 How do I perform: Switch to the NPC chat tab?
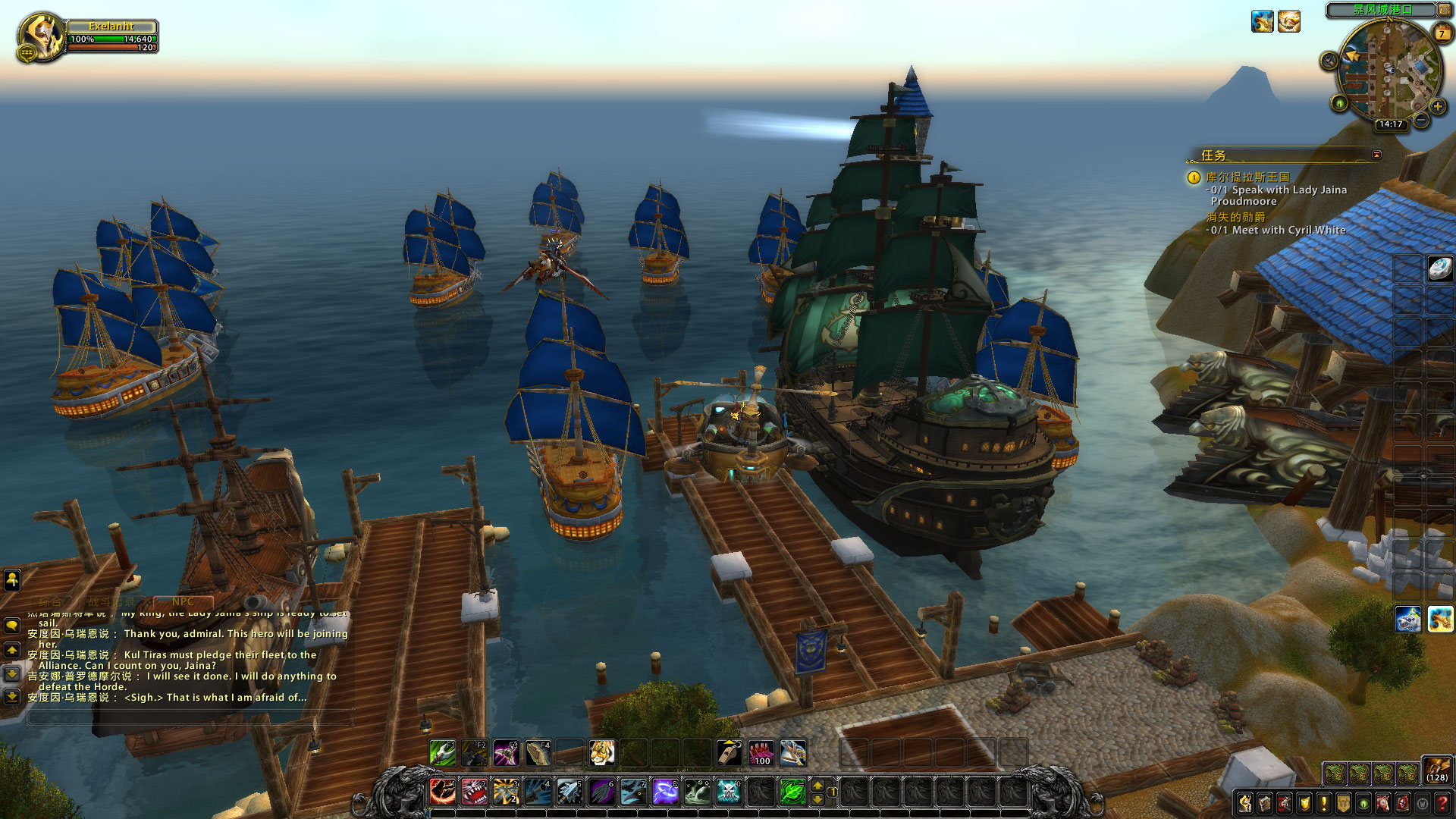(183, 601)
